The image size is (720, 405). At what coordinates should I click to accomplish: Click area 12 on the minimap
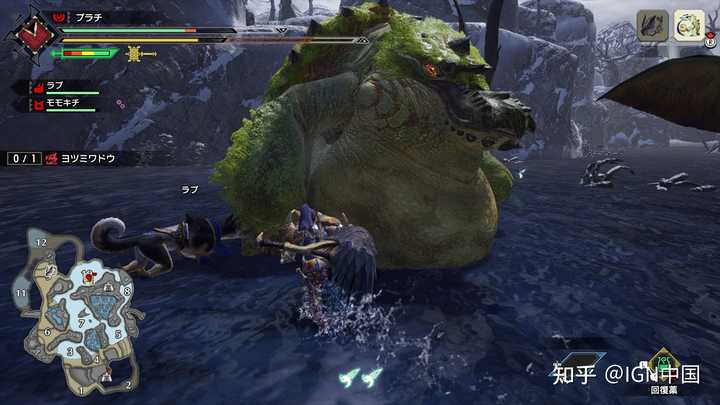coord(40,242)
